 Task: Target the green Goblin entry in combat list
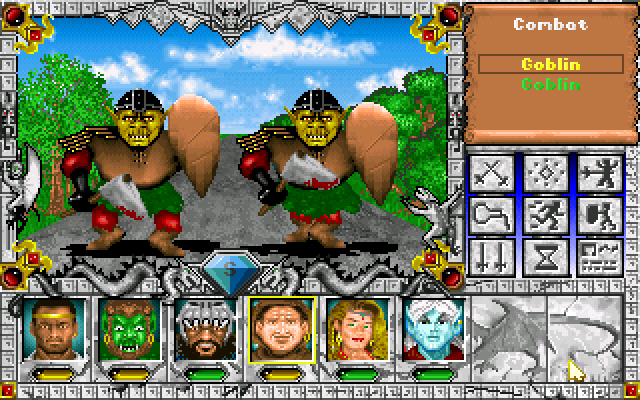coord(552,84)
